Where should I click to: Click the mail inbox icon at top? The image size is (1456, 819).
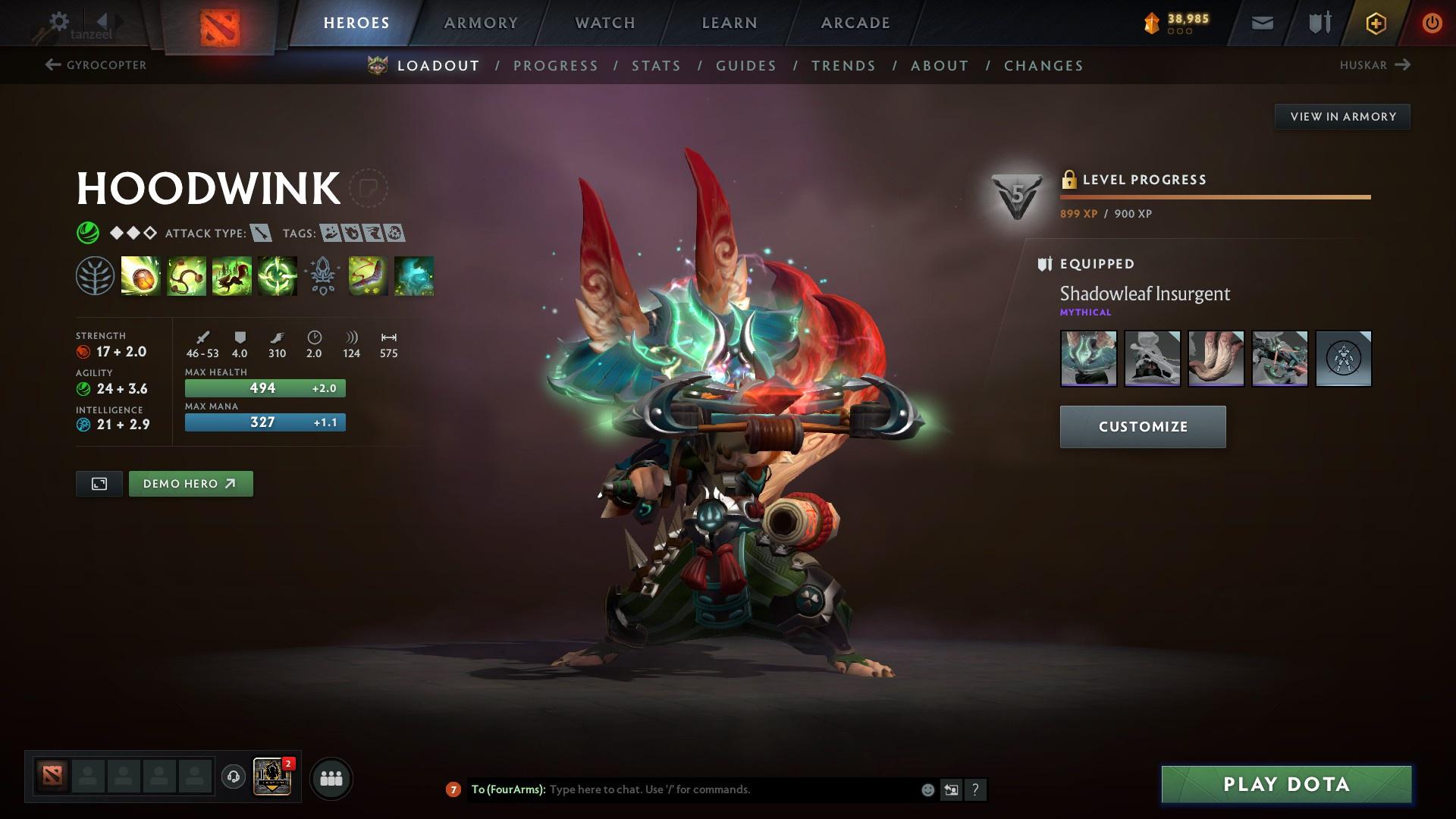pos(1261,23)
